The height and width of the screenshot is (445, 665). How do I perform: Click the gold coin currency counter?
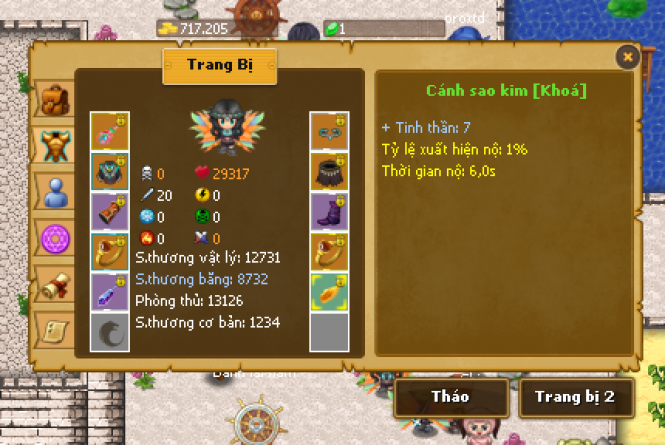tap(207, 29)
